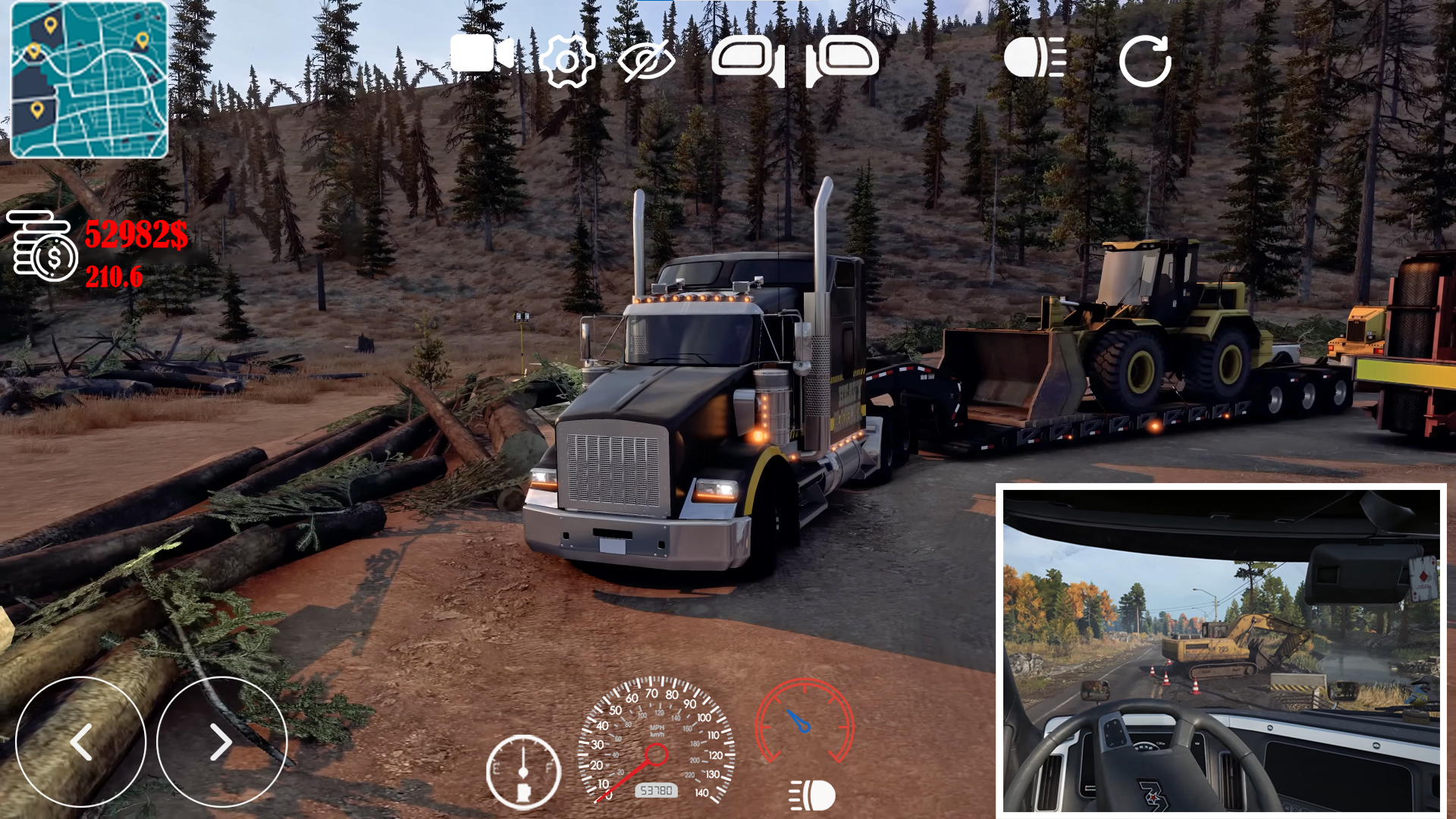The image size is (1456, 819).
Task: Toggle the low beam light icon
Action: coord(811,795)
